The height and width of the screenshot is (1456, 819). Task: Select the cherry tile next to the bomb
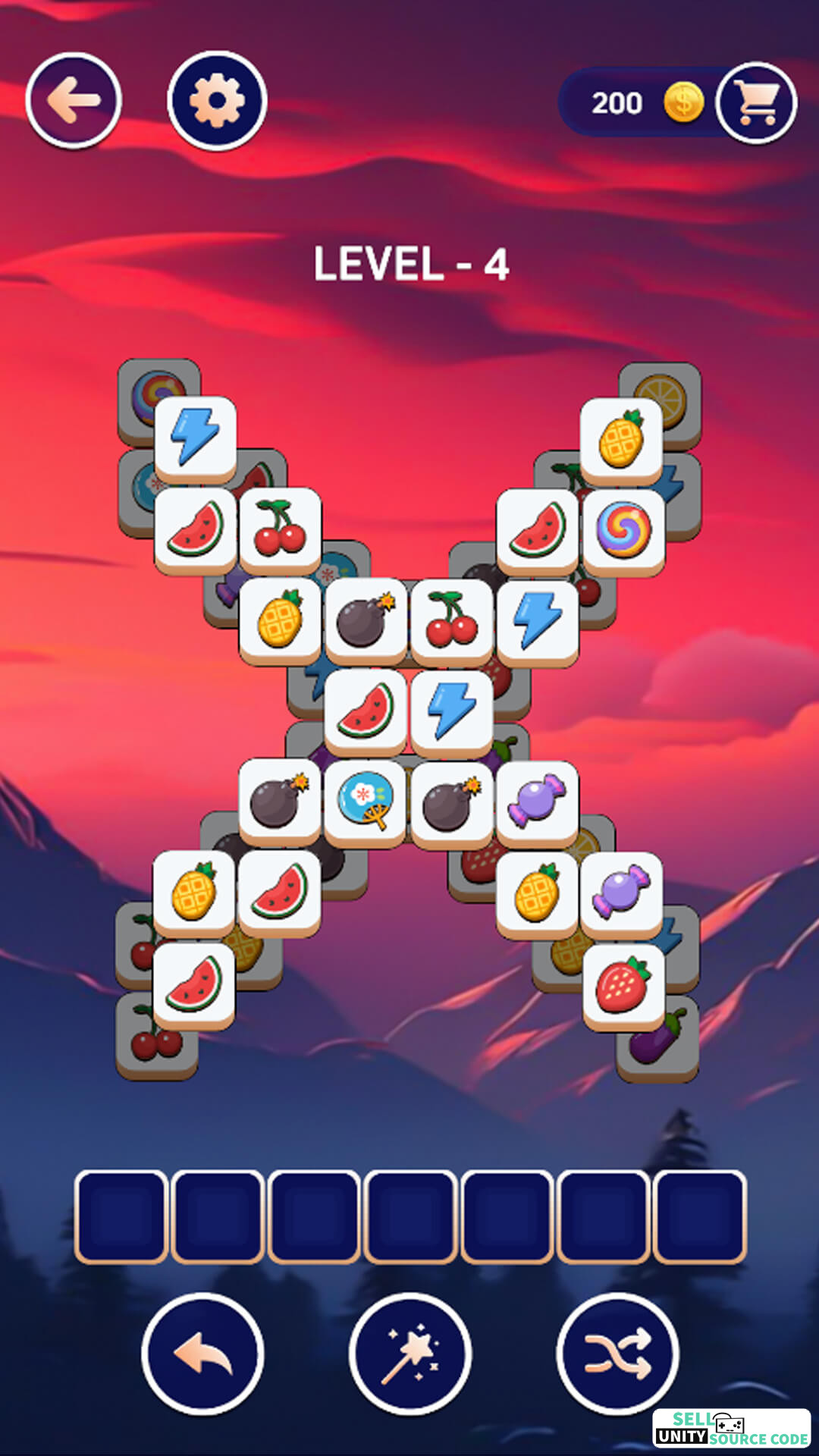[x=451, y=620]
